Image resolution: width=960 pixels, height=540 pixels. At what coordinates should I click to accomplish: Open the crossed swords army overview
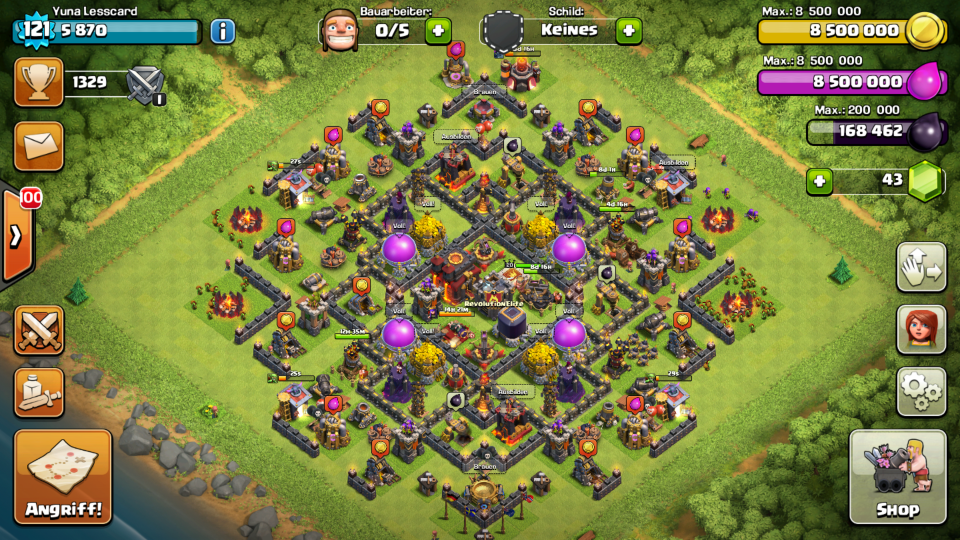tap(38, 330)
